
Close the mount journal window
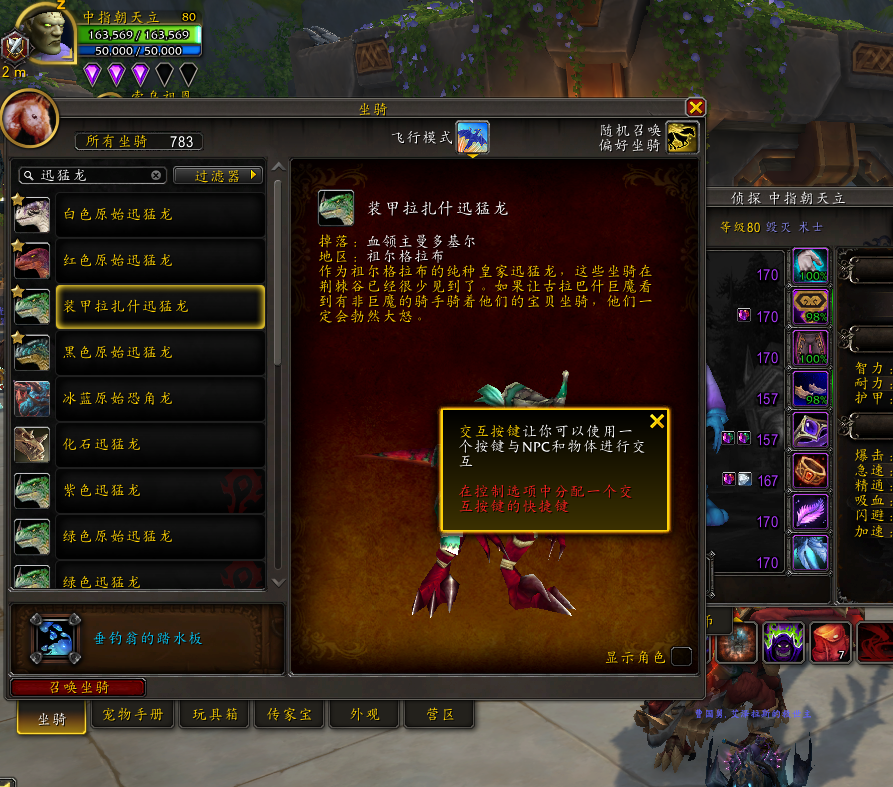pos(696,107)
